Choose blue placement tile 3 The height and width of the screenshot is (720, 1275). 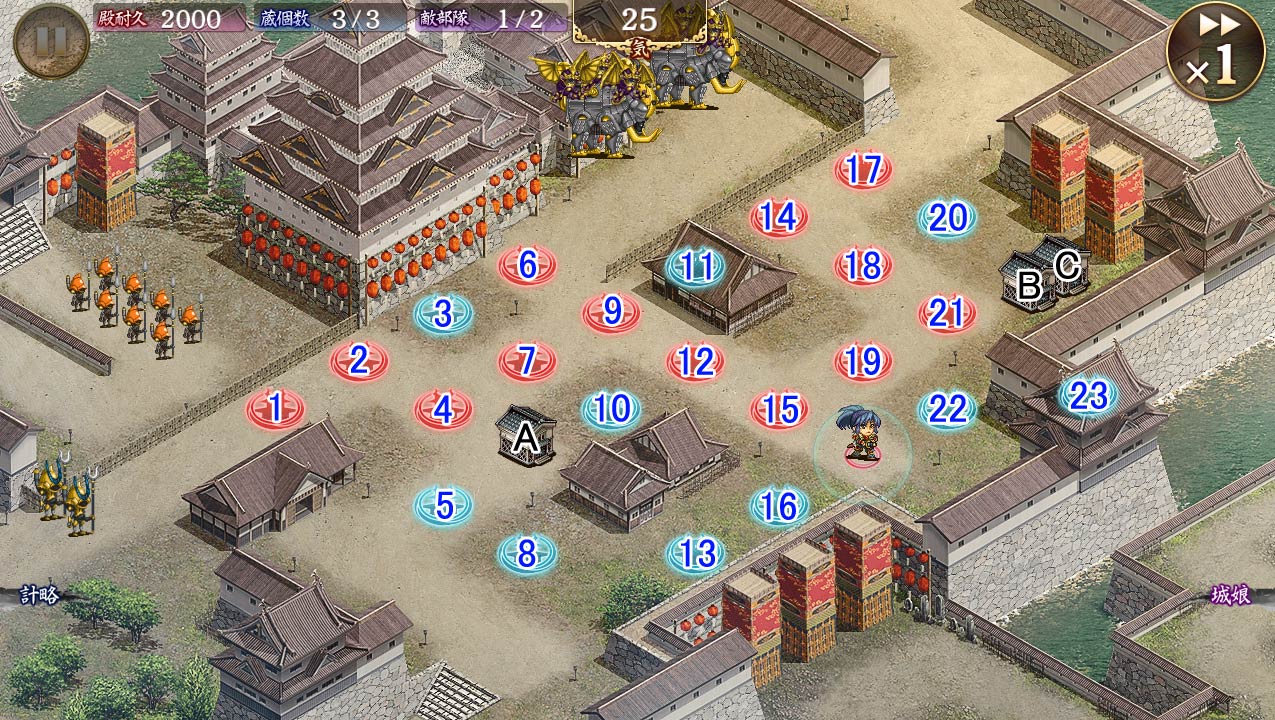point(444,315)
